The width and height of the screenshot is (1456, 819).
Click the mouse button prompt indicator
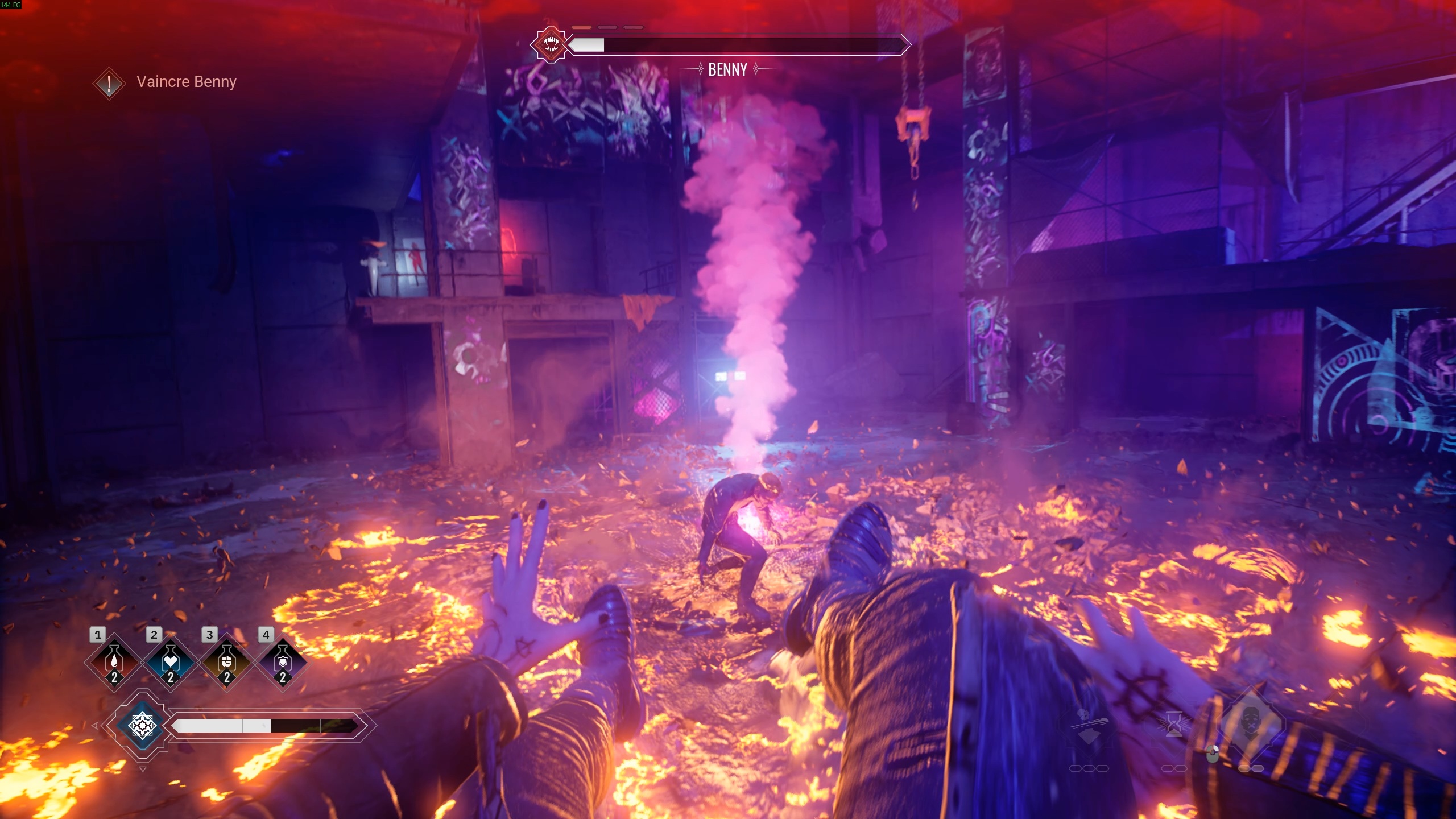1213,755
